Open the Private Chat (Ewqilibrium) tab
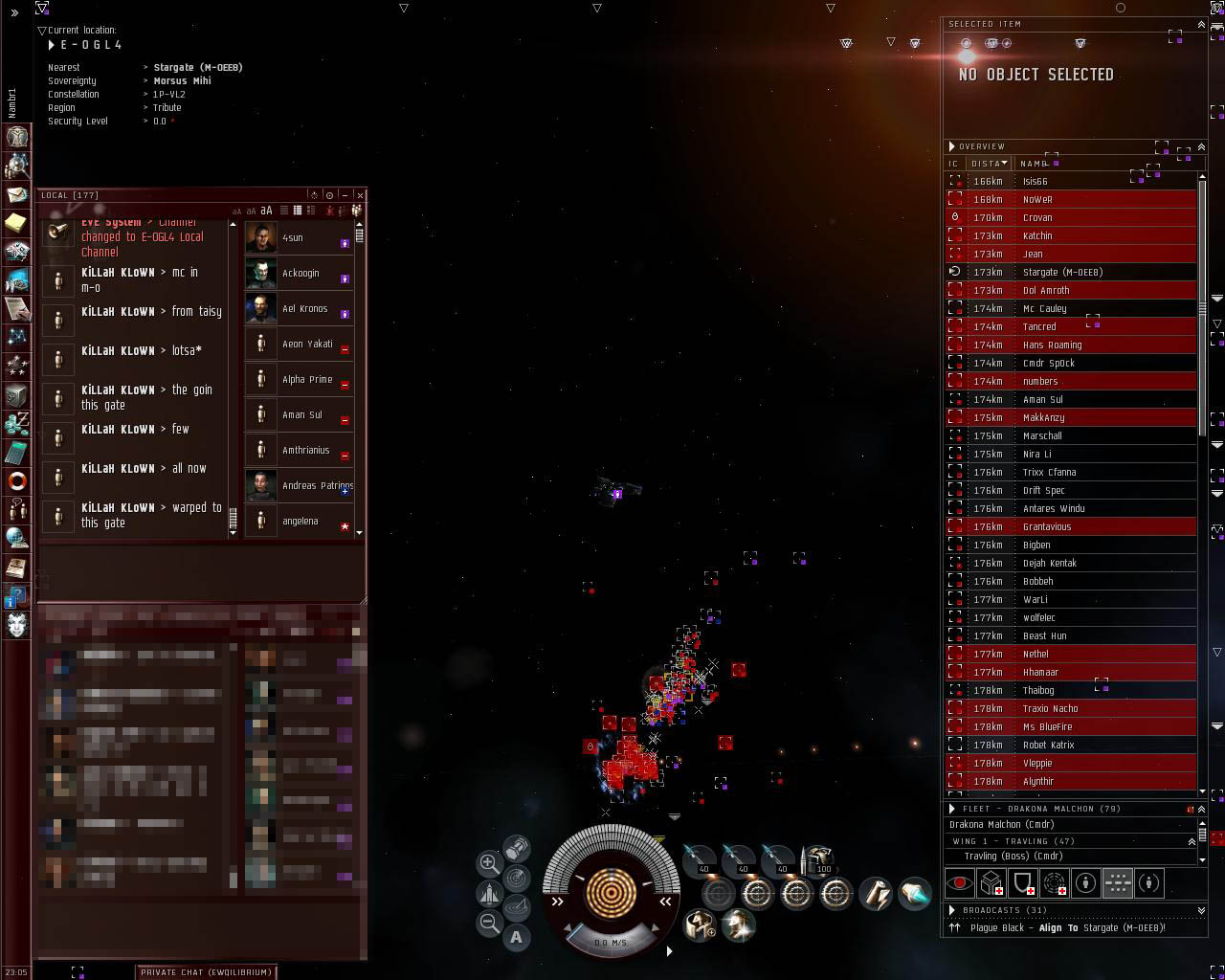The image size is (1225, 980). tap(206, 971)
